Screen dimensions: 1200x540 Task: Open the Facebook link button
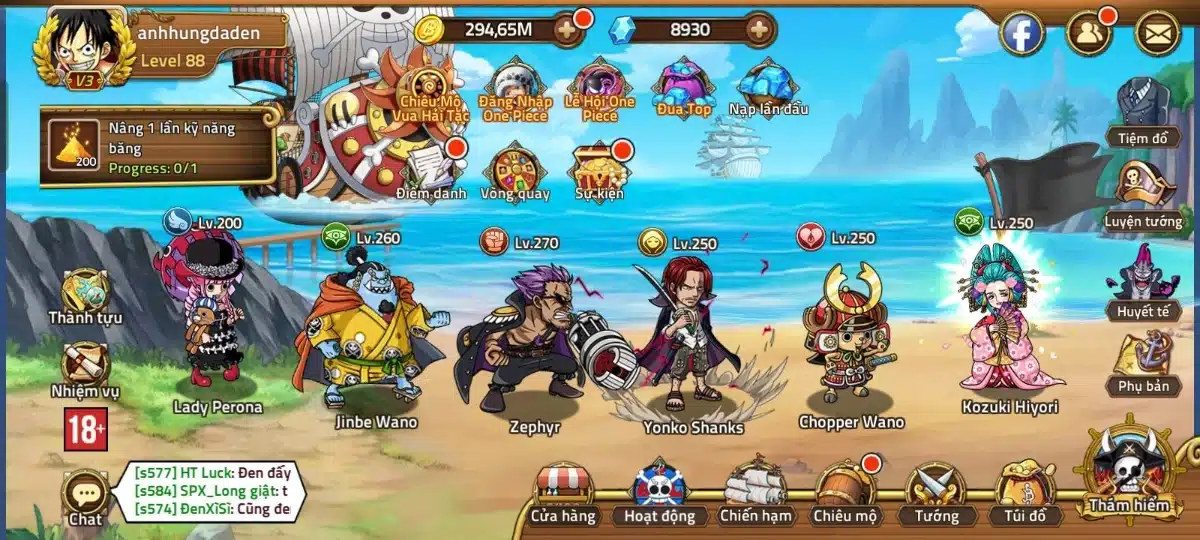(x=1022, y=34)
